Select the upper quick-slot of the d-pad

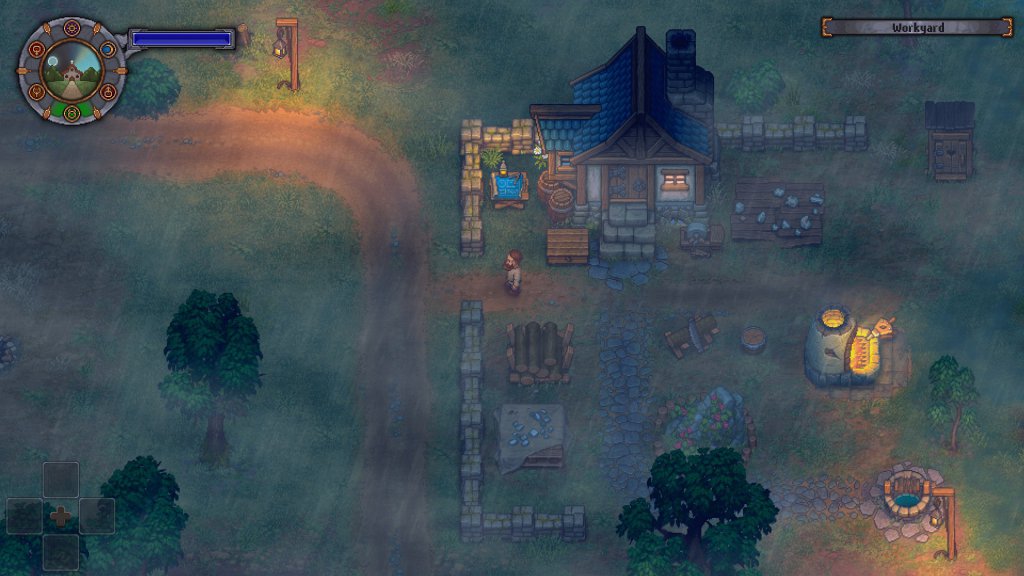tap(61, 479)
